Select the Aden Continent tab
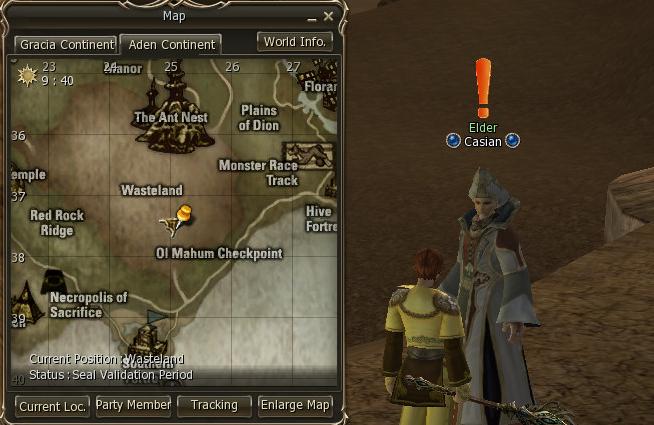This screenshot has height=425, width=654. (171, 45)
